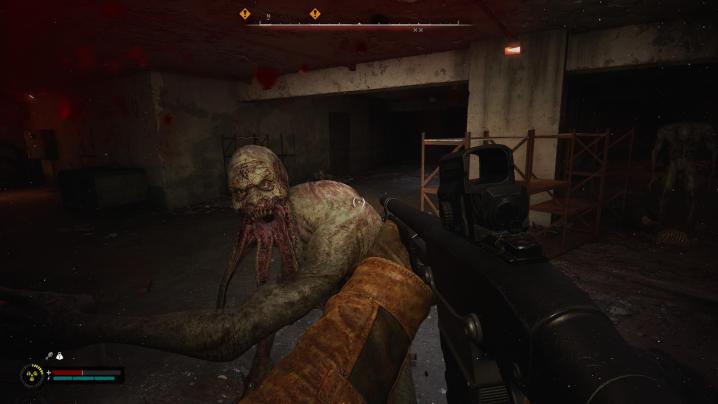Image resolution: width=718 pixels, height=404 pixels.
Task: Click the weight bag status icon
Action: click(60, 356)
